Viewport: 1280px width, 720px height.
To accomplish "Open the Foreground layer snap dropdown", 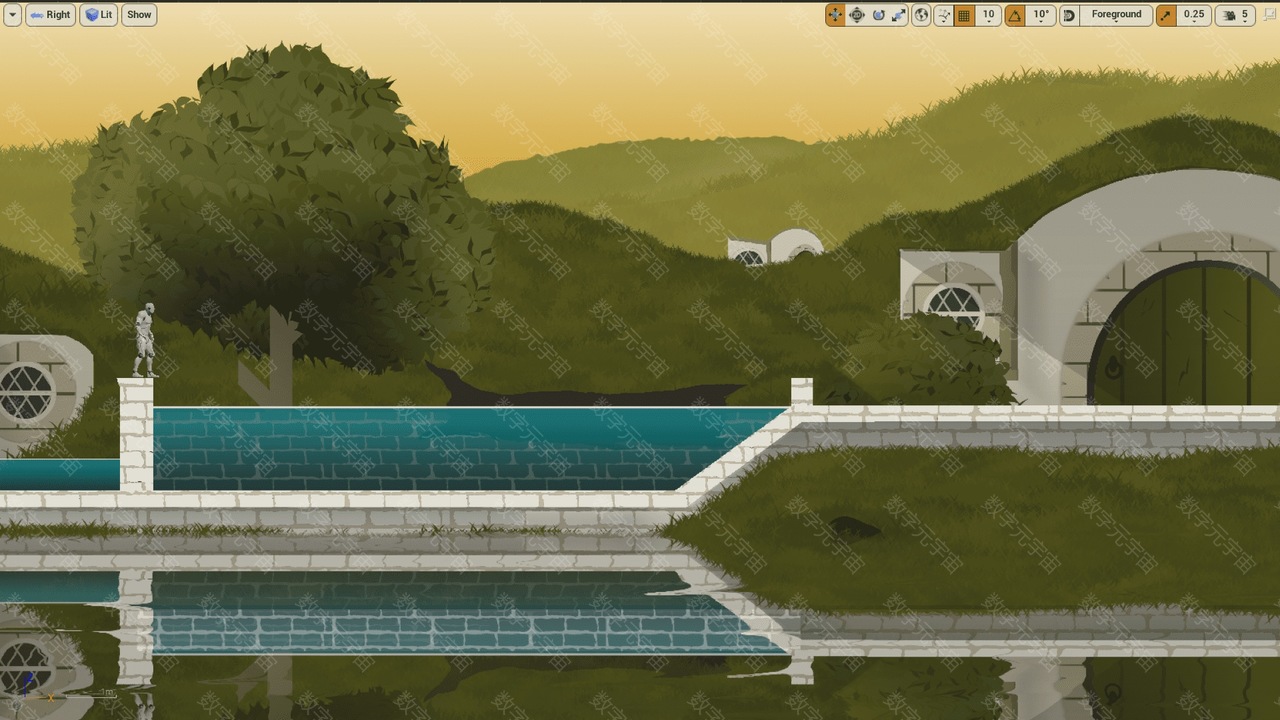I will (1115, 15).
